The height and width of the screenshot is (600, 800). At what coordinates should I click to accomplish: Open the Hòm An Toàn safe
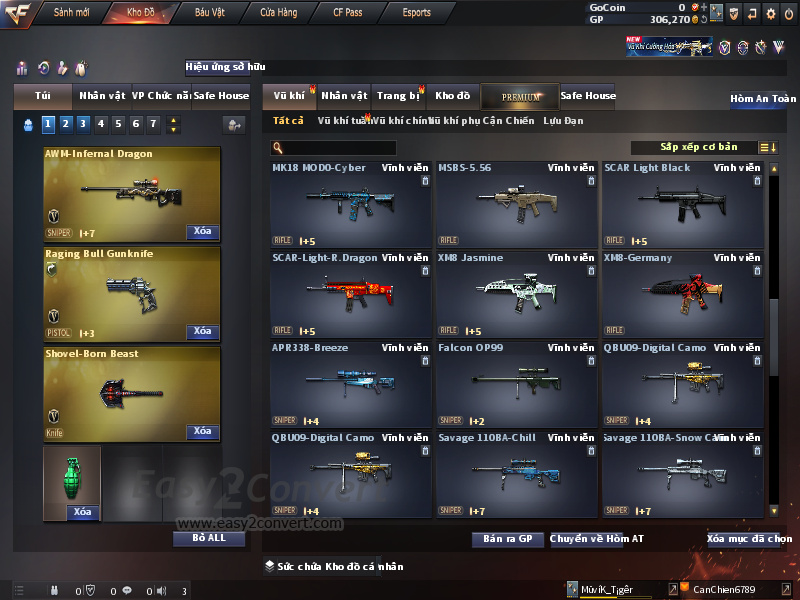(x=762, y=99)
